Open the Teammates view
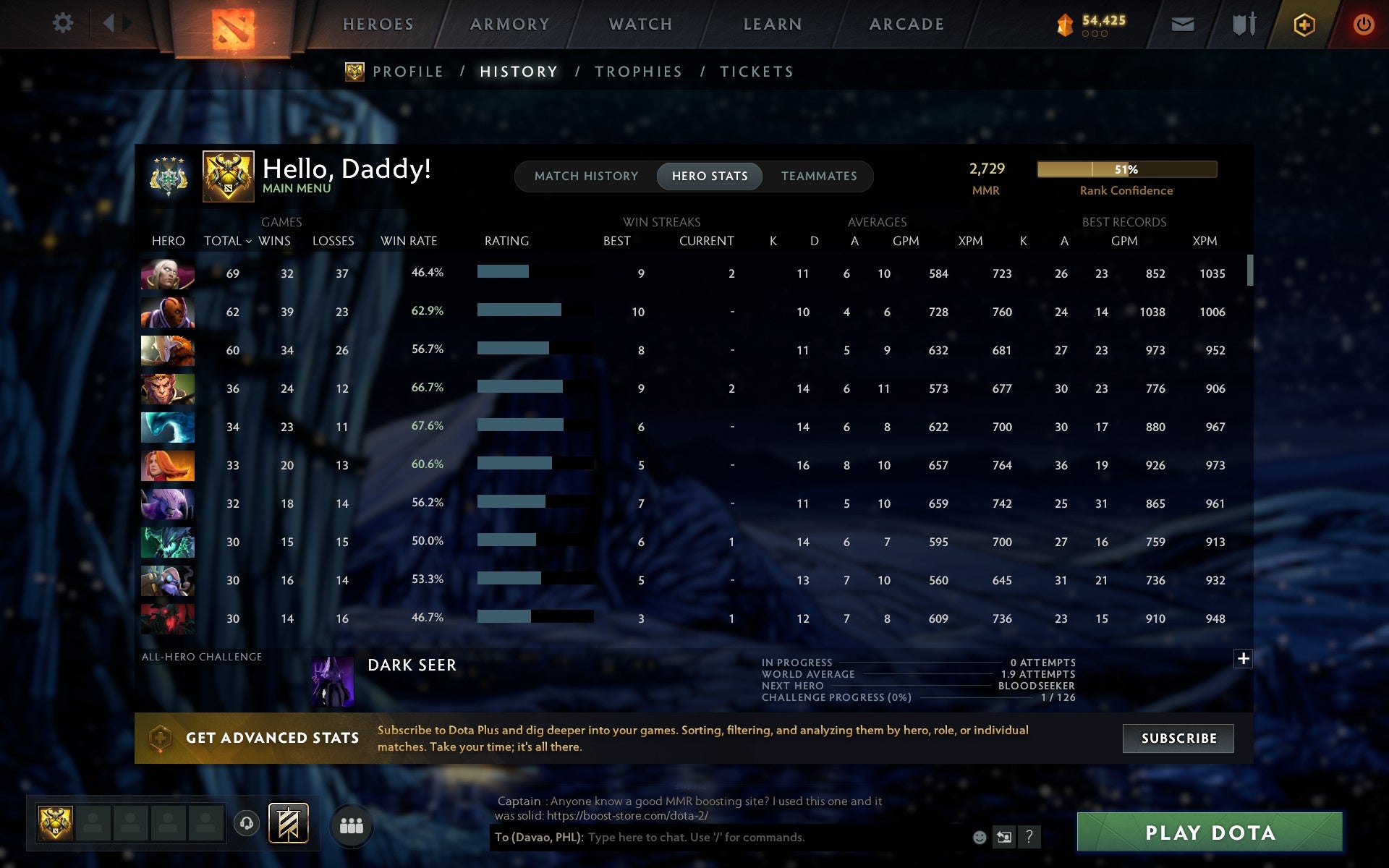 click(x=818, y=176)
